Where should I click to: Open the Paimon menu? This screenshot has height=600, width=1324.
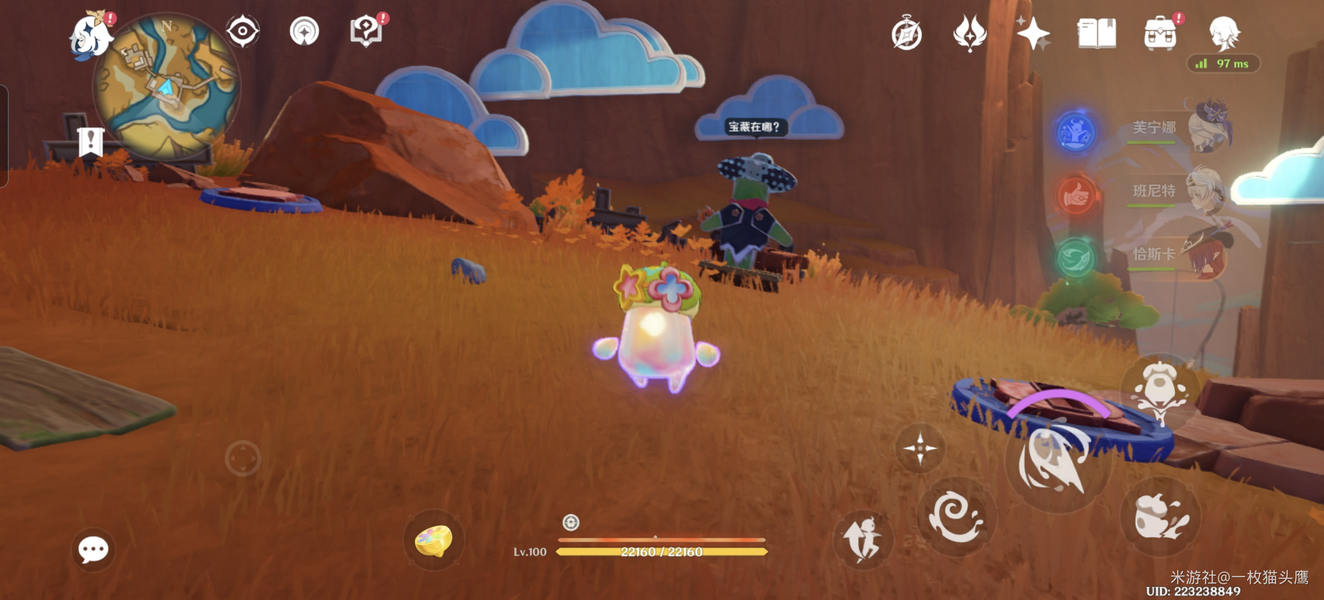pos(90,36)
